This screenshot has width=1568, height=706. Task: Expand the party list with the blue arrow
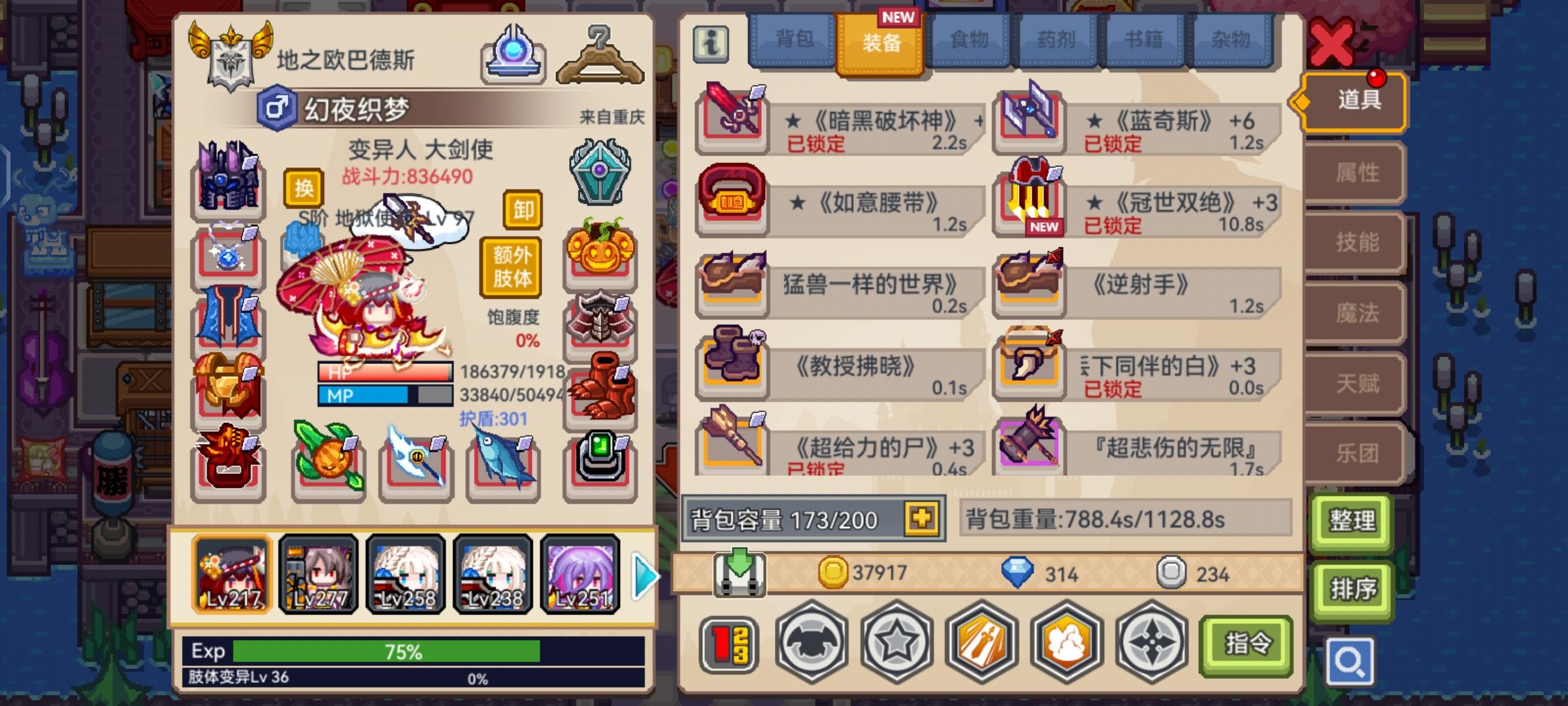point(646,577)
